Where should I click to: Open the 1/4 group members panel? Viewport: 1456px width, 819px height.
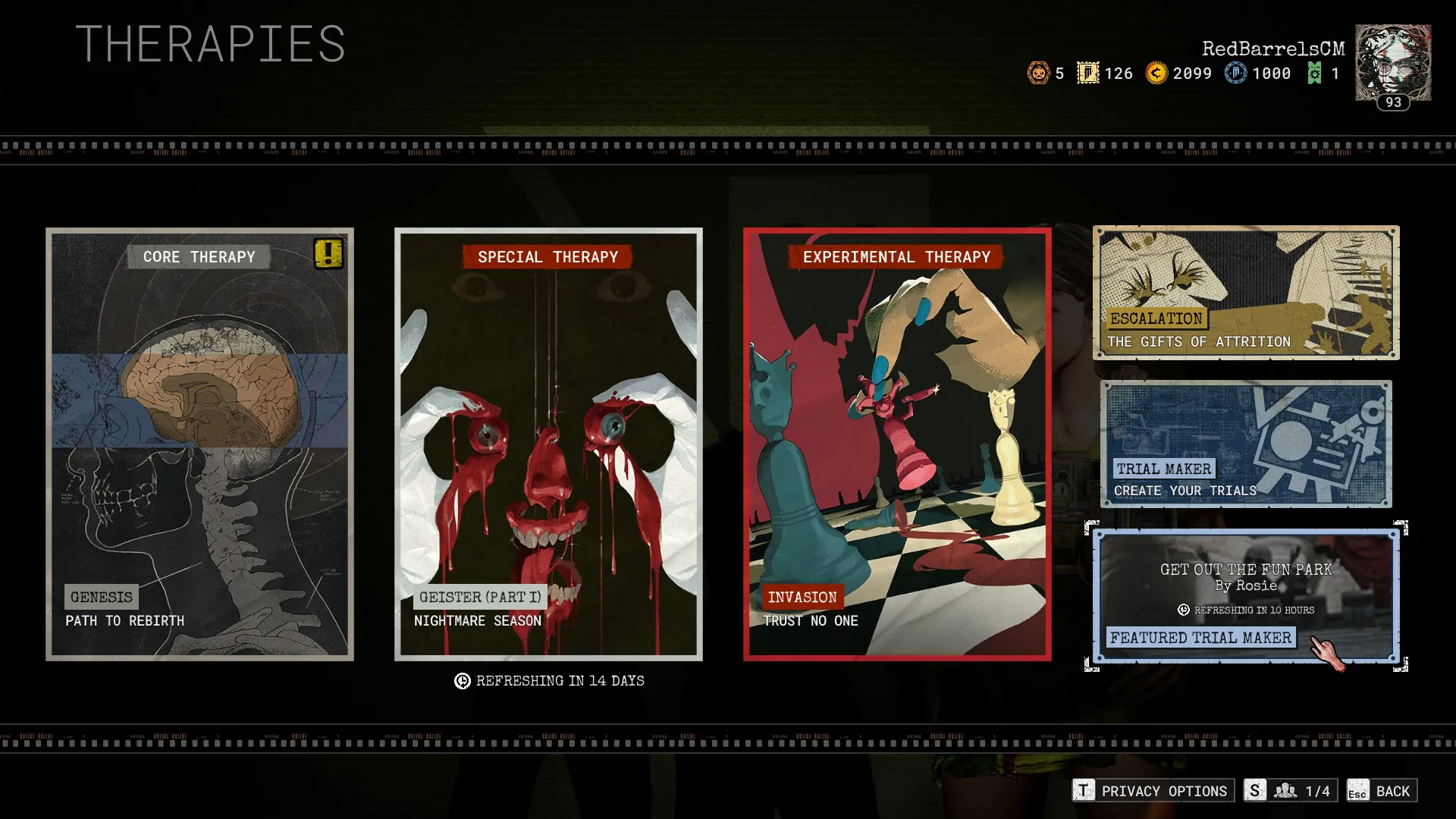tap(1291, 791)
